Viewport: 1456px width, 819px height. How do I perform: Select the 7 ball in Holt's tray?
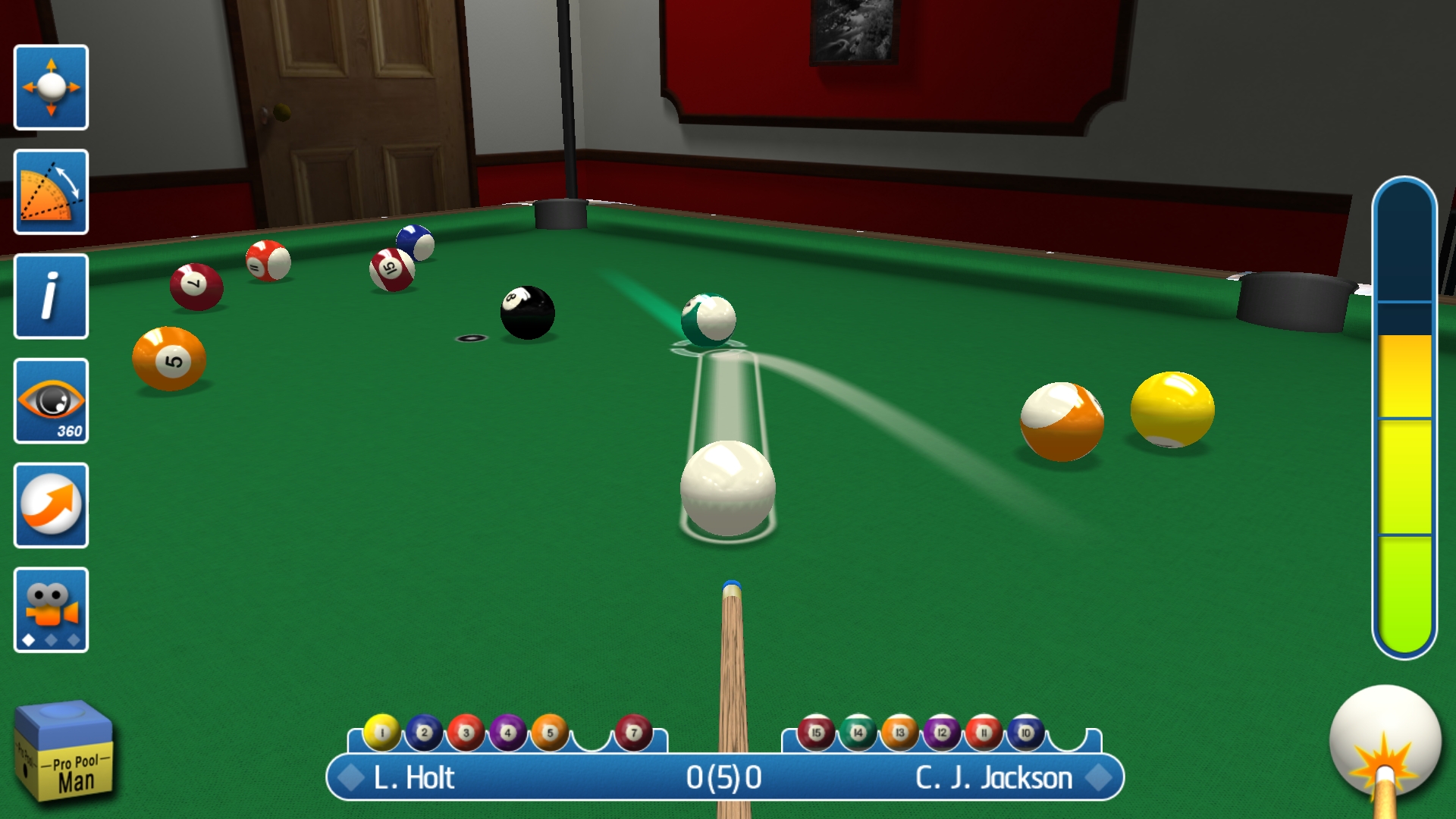tap(634, 733)
